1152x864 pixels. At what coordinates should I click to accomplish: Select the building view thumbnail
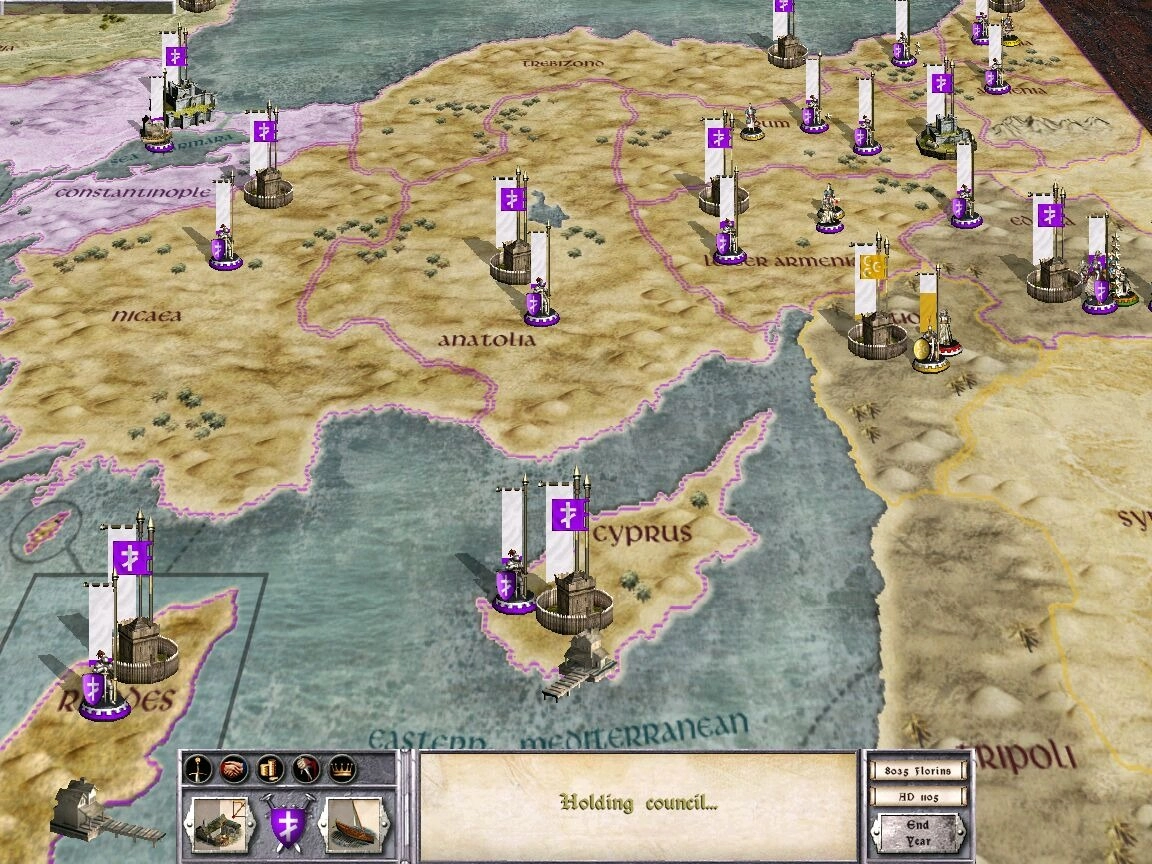220,820
